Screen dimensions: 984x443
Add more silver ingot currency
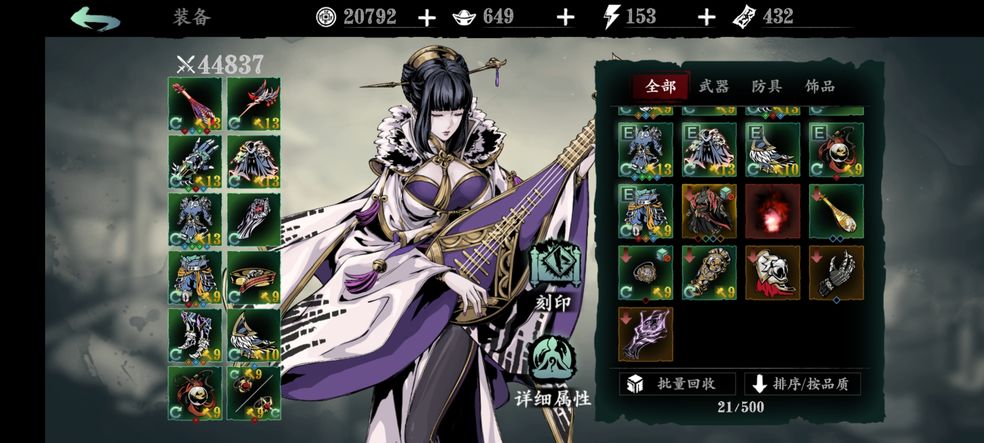(565, 17)
